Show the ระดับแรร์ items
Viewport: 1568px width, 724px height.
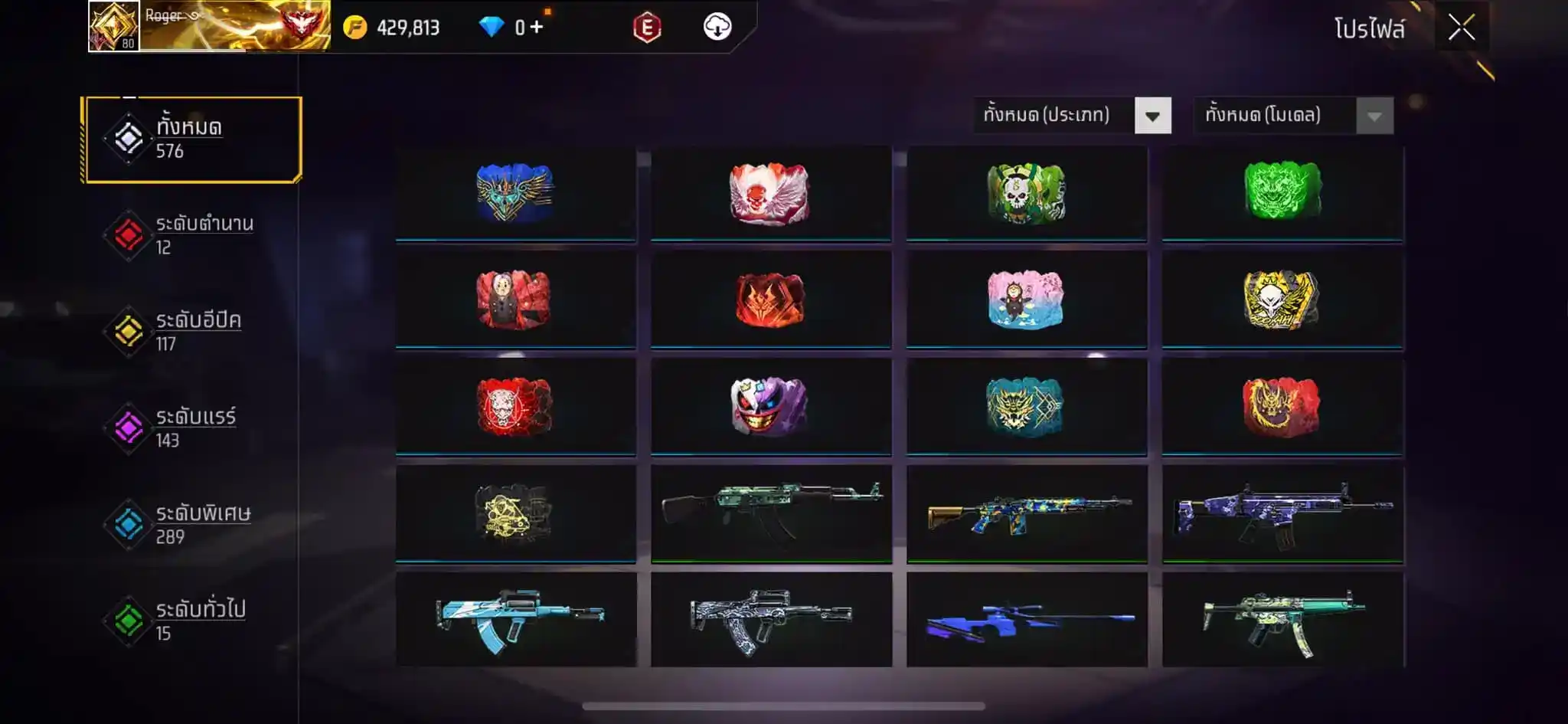(192, 428)
